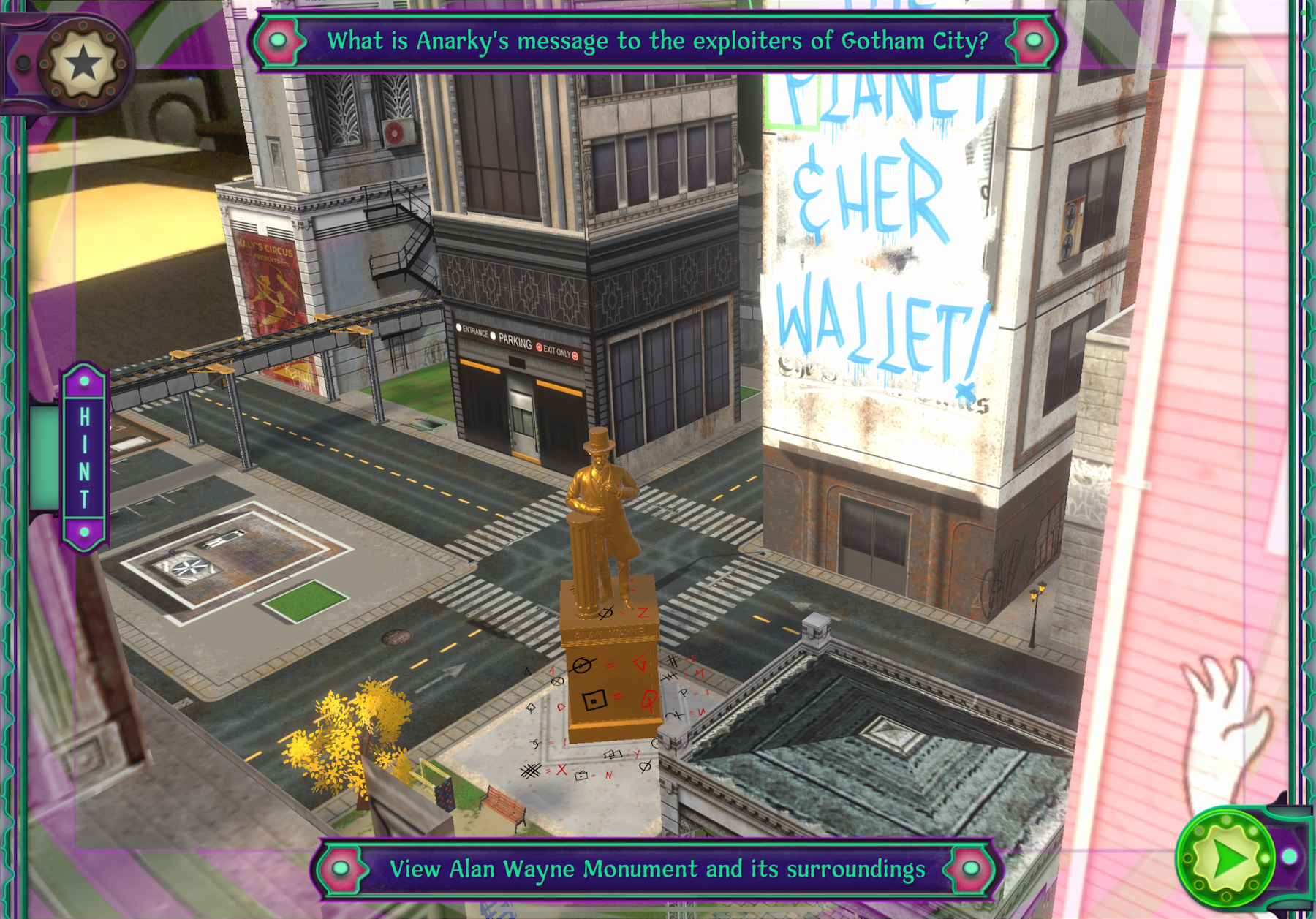Open the HINT side tab
Screen dimensions: 1316x919
84,457
